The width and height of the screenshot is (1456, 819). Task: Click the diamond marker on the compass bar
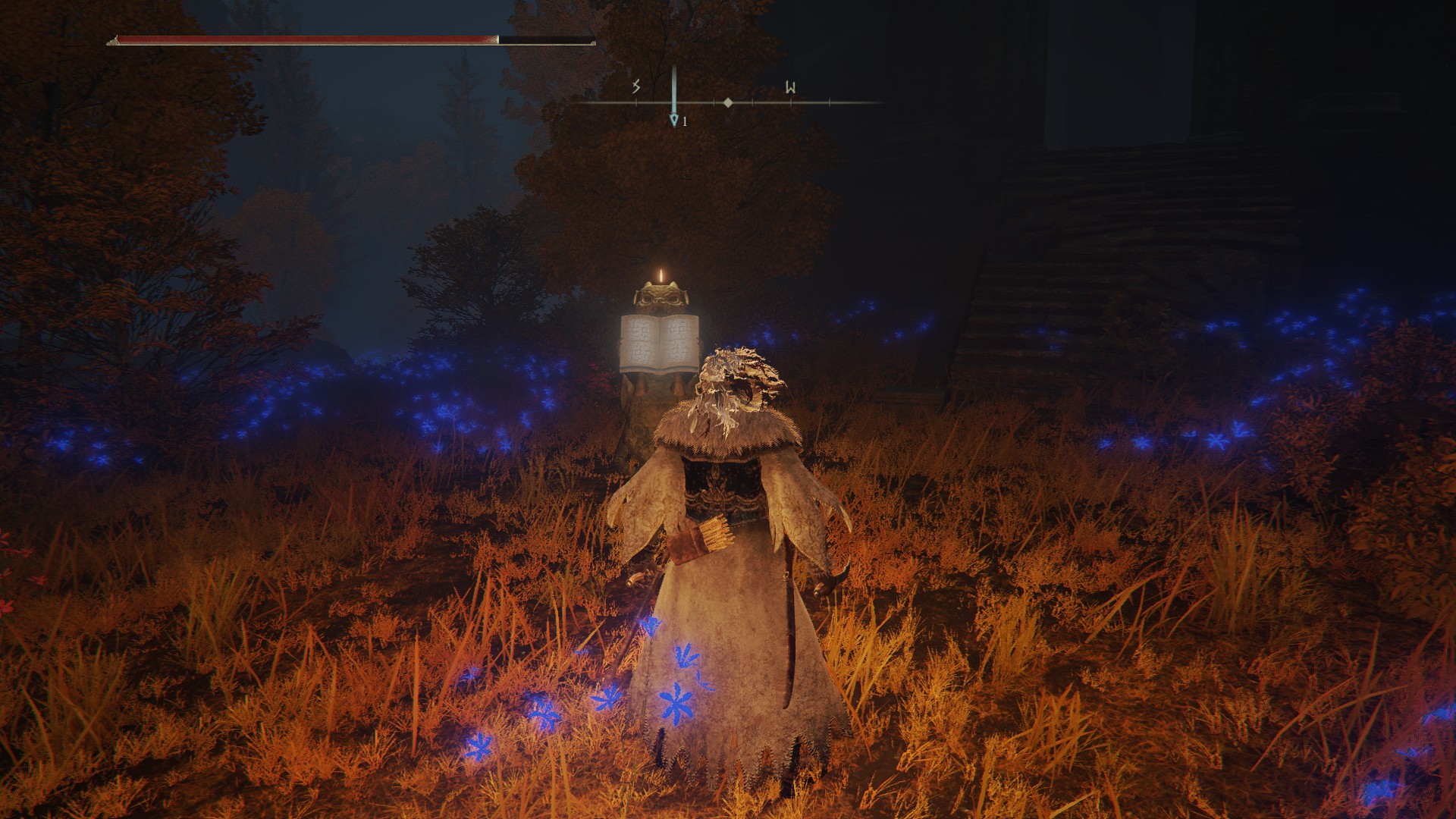(x=728, y=102)
